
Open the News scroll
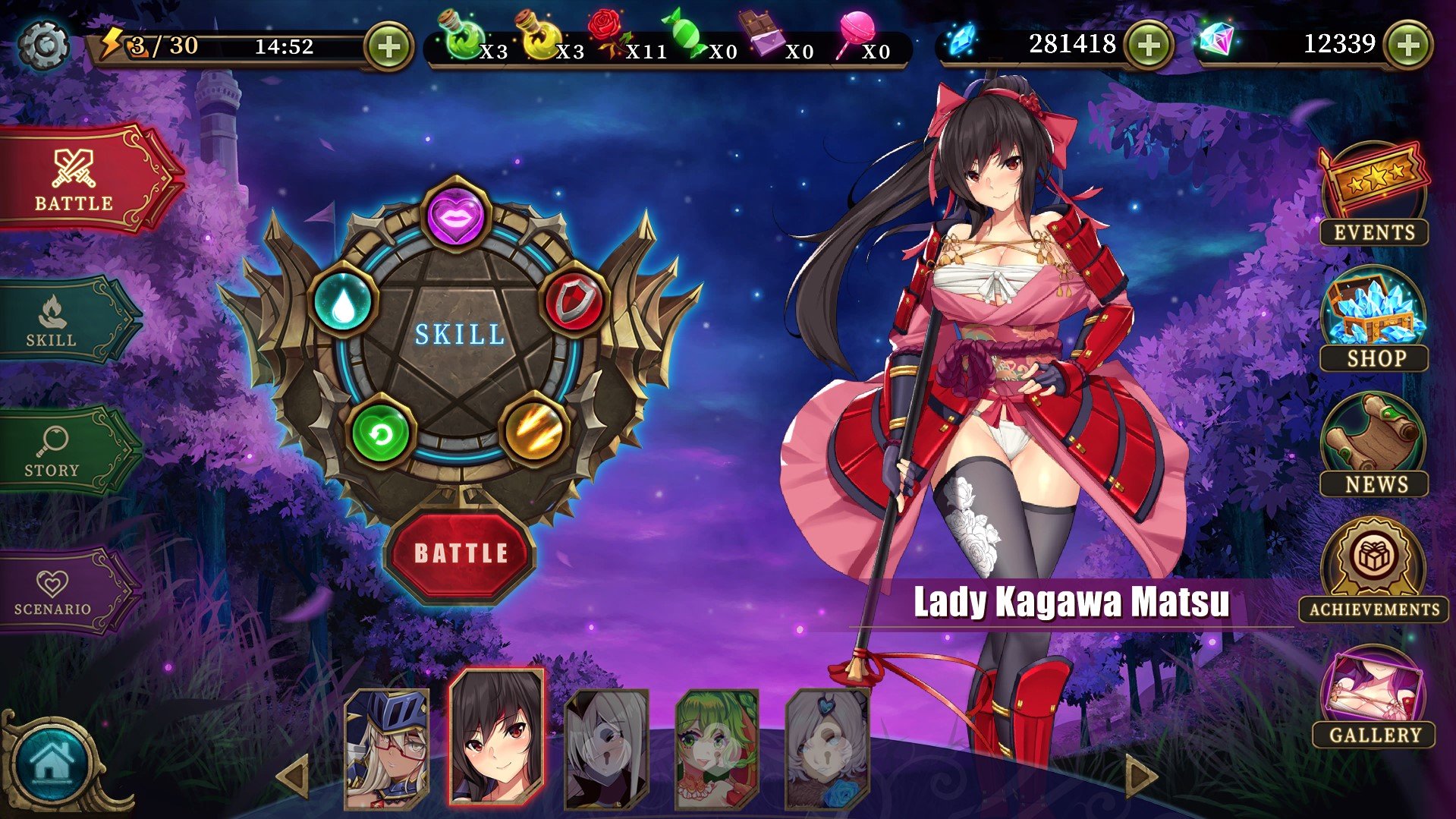[1374, 446]
